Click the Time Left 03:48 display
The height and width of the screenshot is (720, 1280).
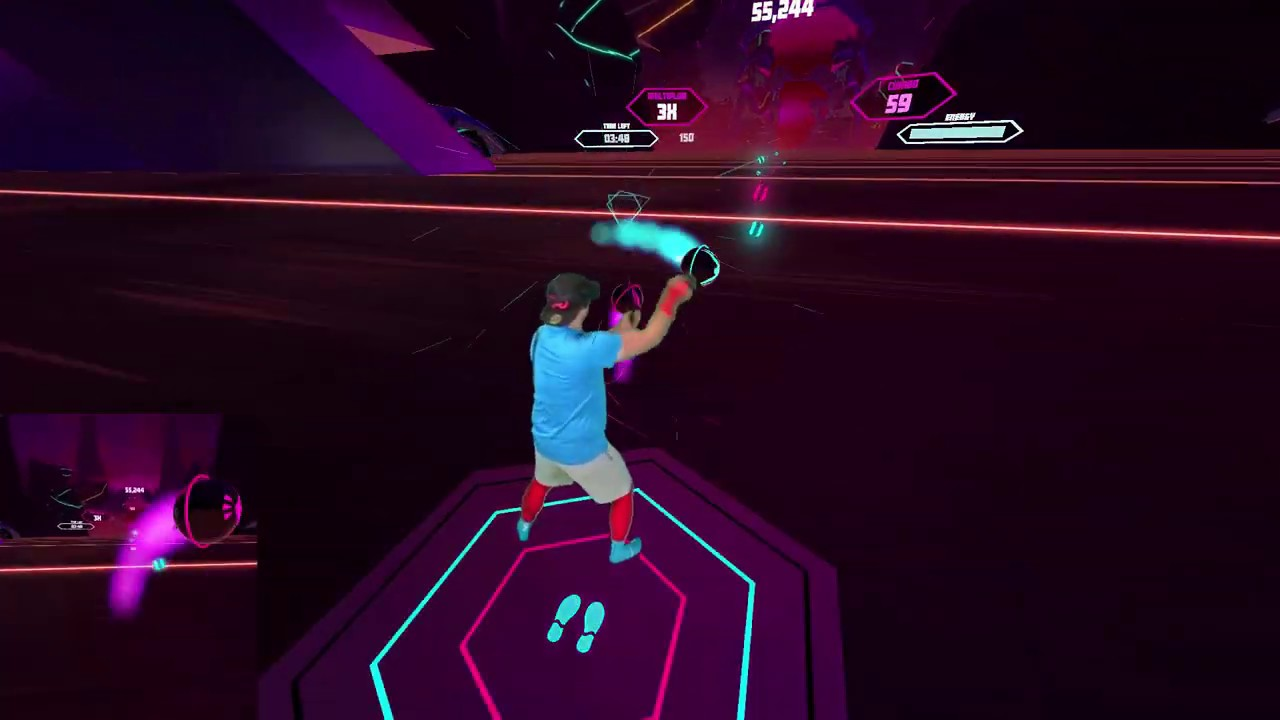click(x=616, y=138)
